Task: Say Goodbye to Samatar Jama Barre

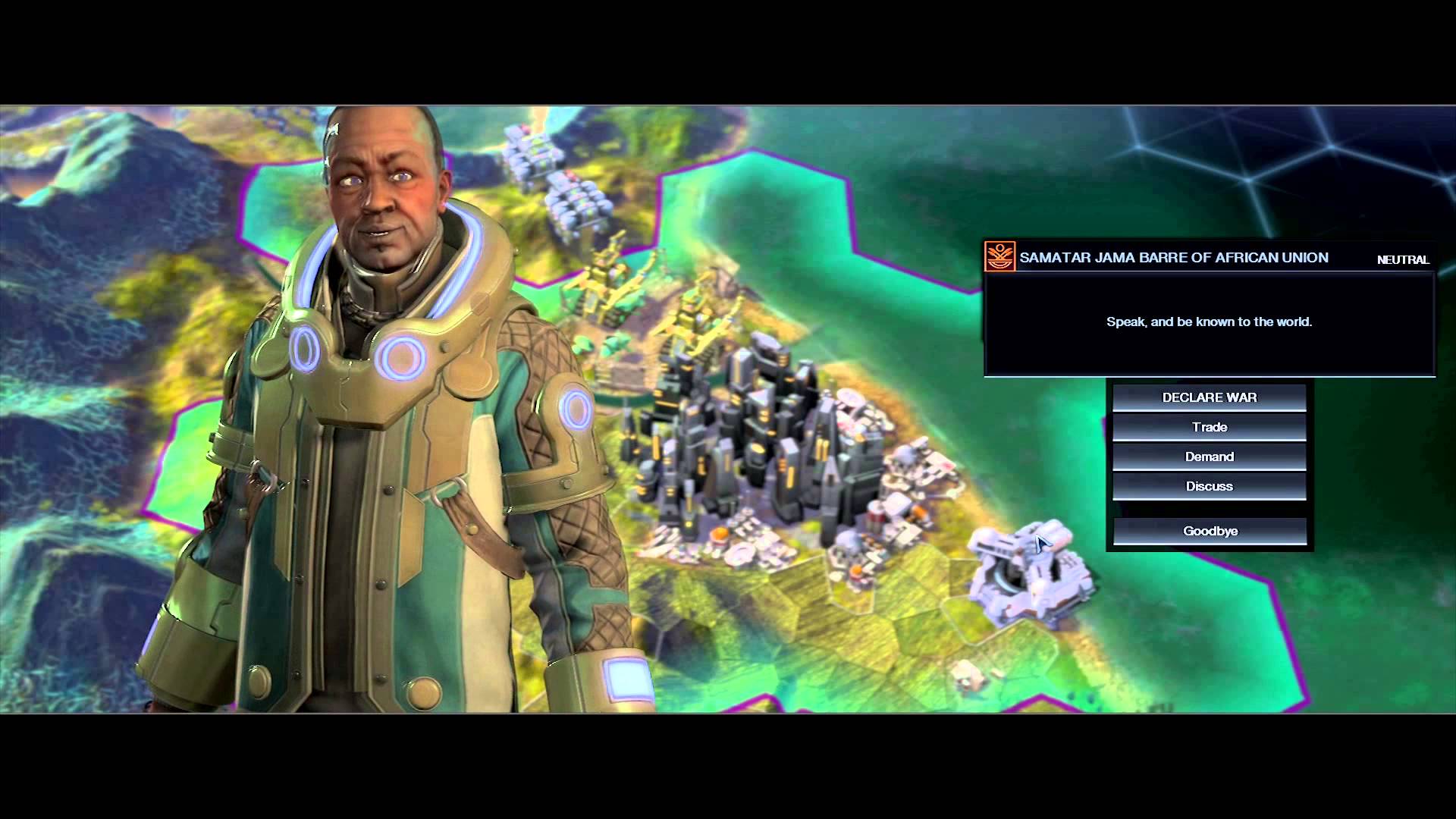Action: point(1210,531)
